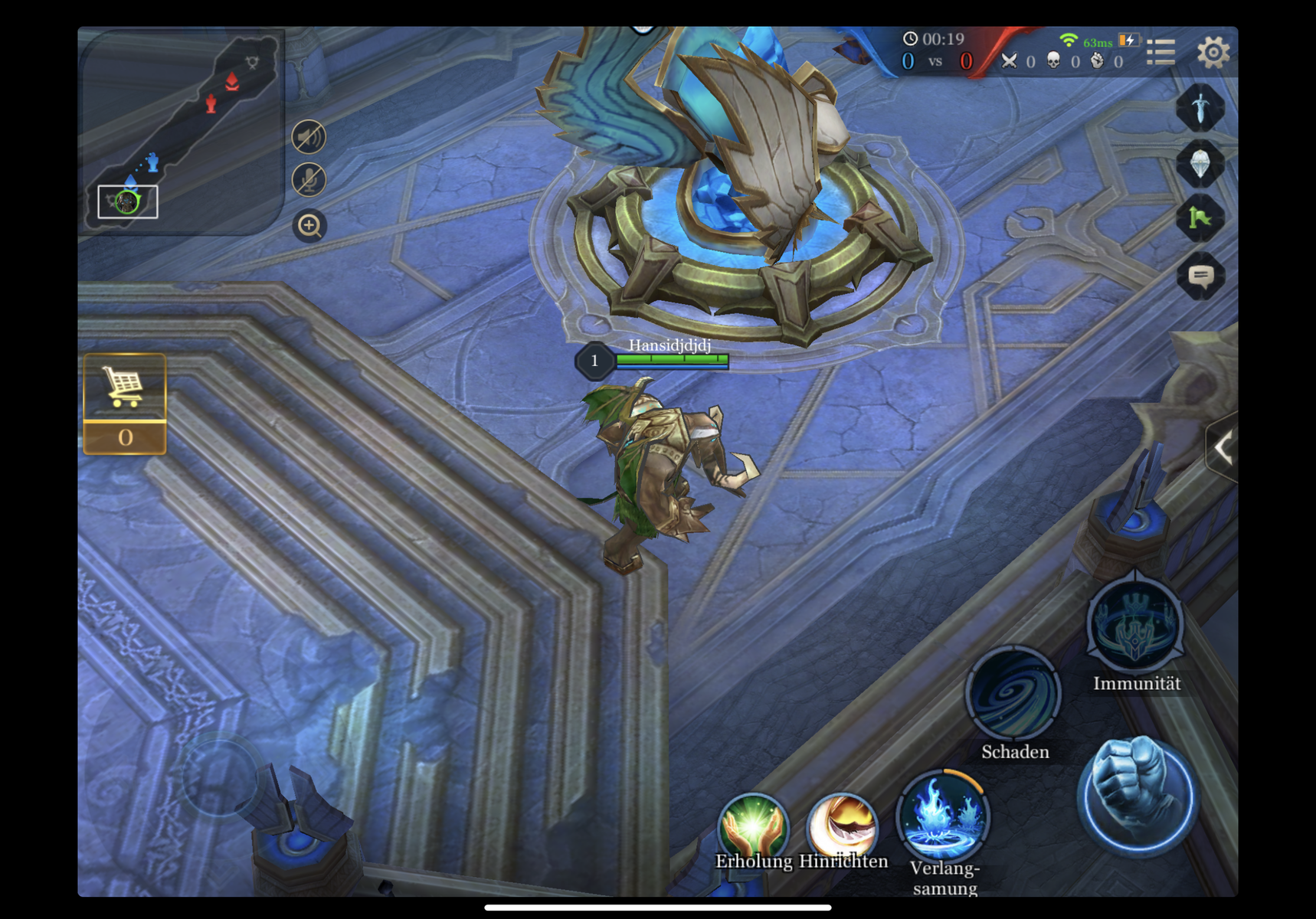Send the sword attack signal
The width and height of the screenshot is (1316, 919).
[1200, 108]
